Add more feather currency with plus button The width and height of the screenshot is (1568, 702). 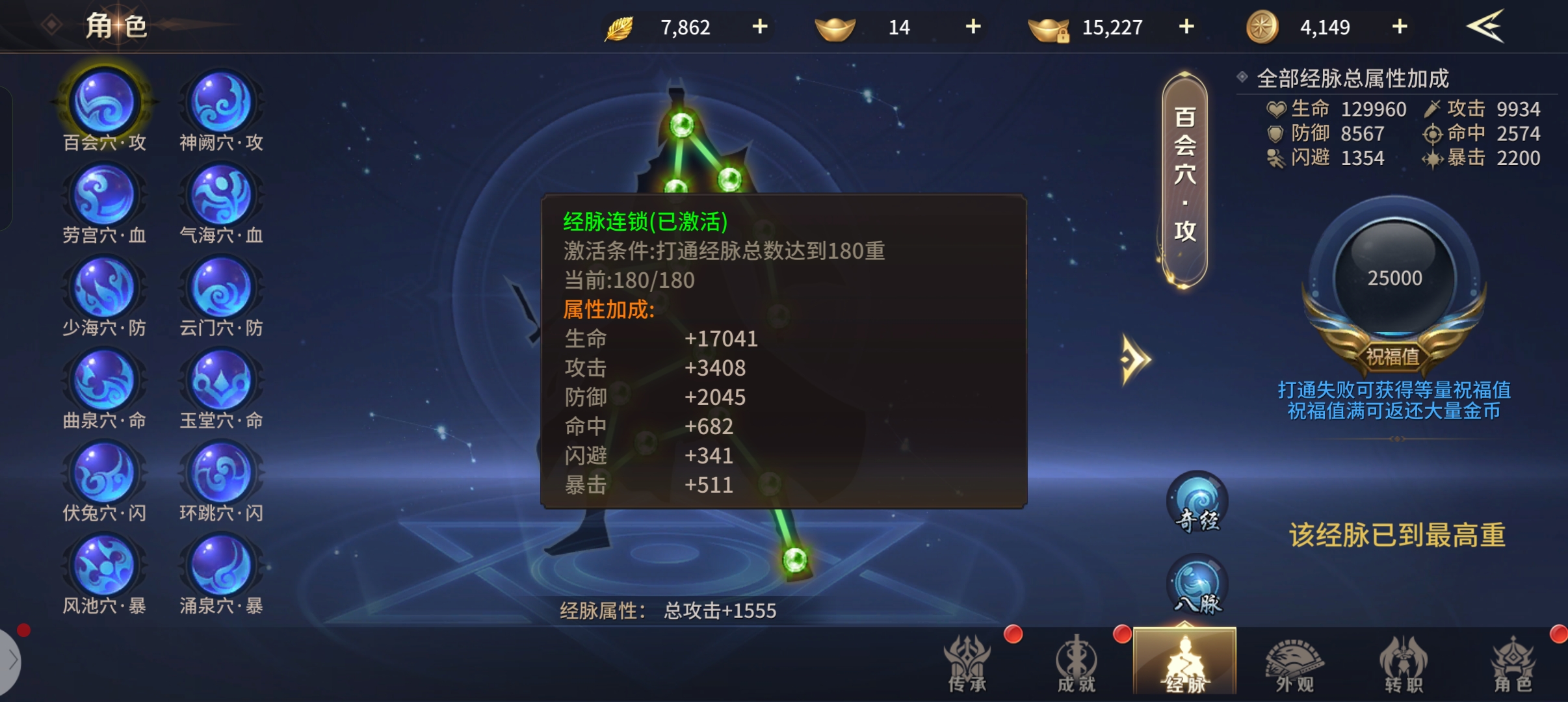point(759,27)
